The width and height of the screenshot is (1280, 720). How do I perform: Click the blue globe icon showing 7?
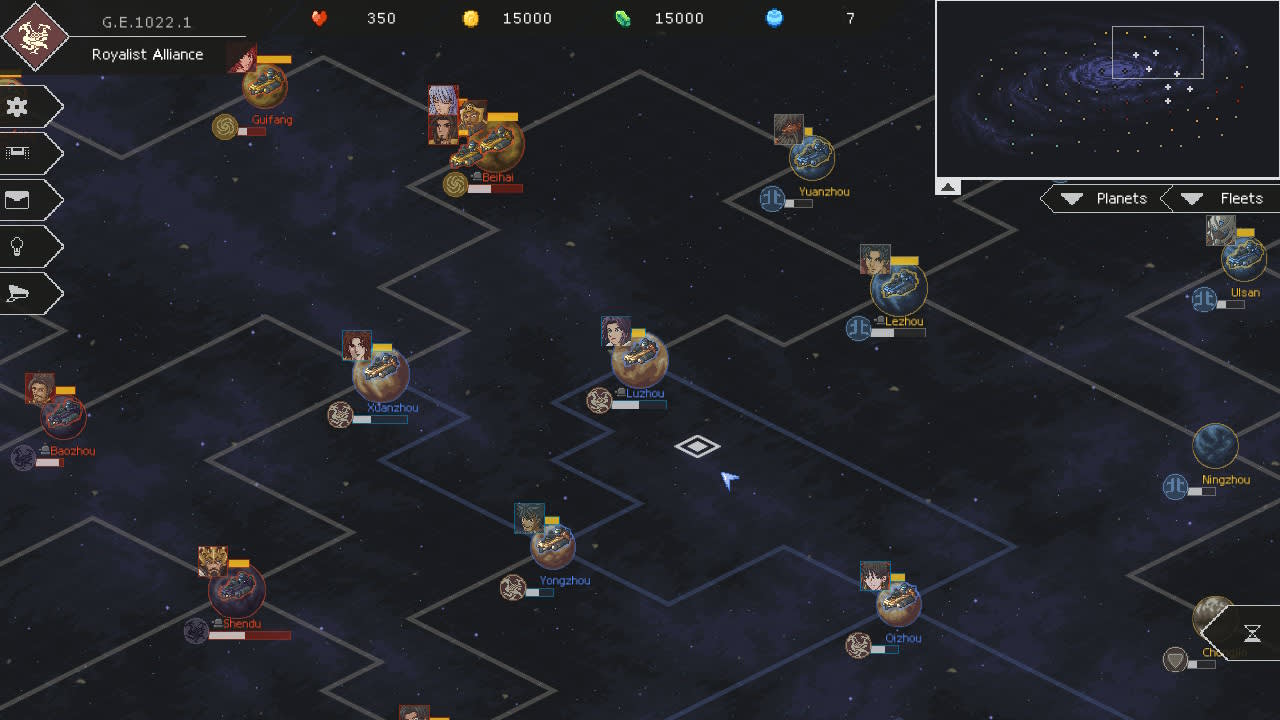point(773,18)
